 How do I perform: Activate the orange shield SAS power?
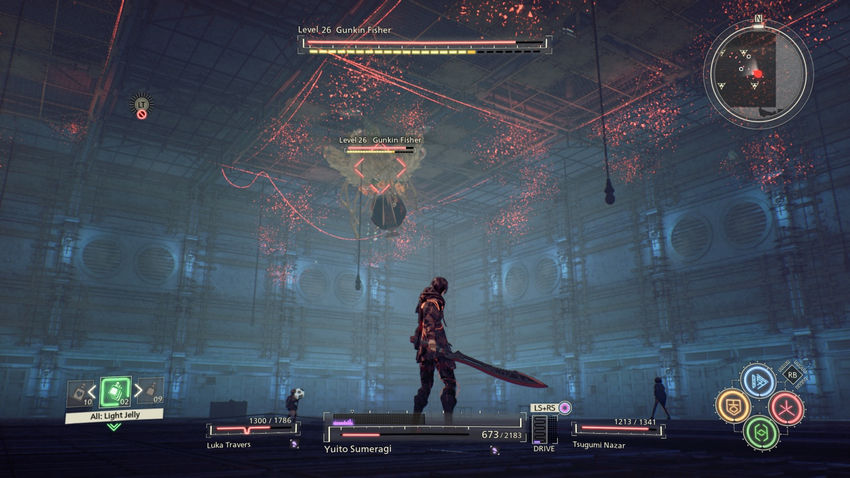732,406
